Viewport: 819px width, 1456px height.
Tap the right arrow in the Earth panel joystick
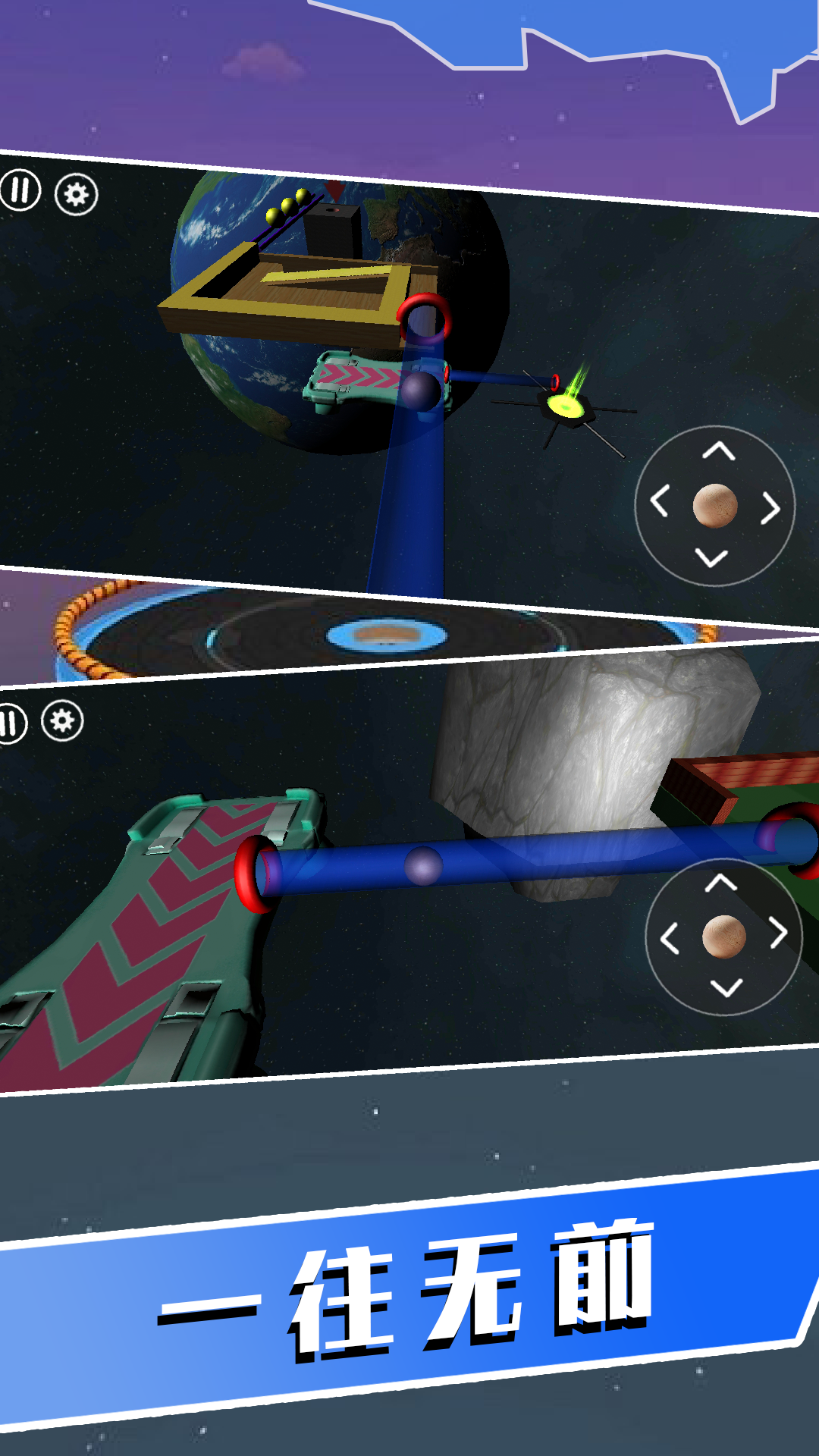[770, 508]
